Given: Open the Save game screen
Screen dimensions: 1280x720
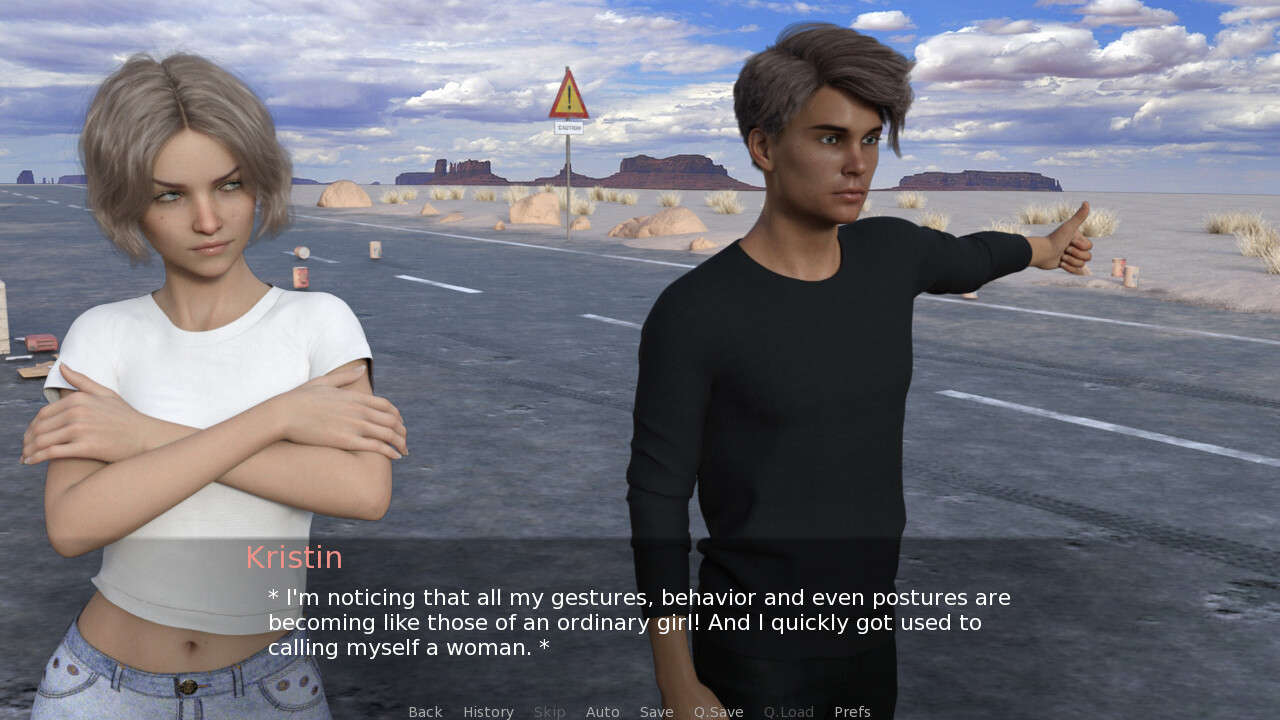Looking at the screenshot, I should [656, 712].
